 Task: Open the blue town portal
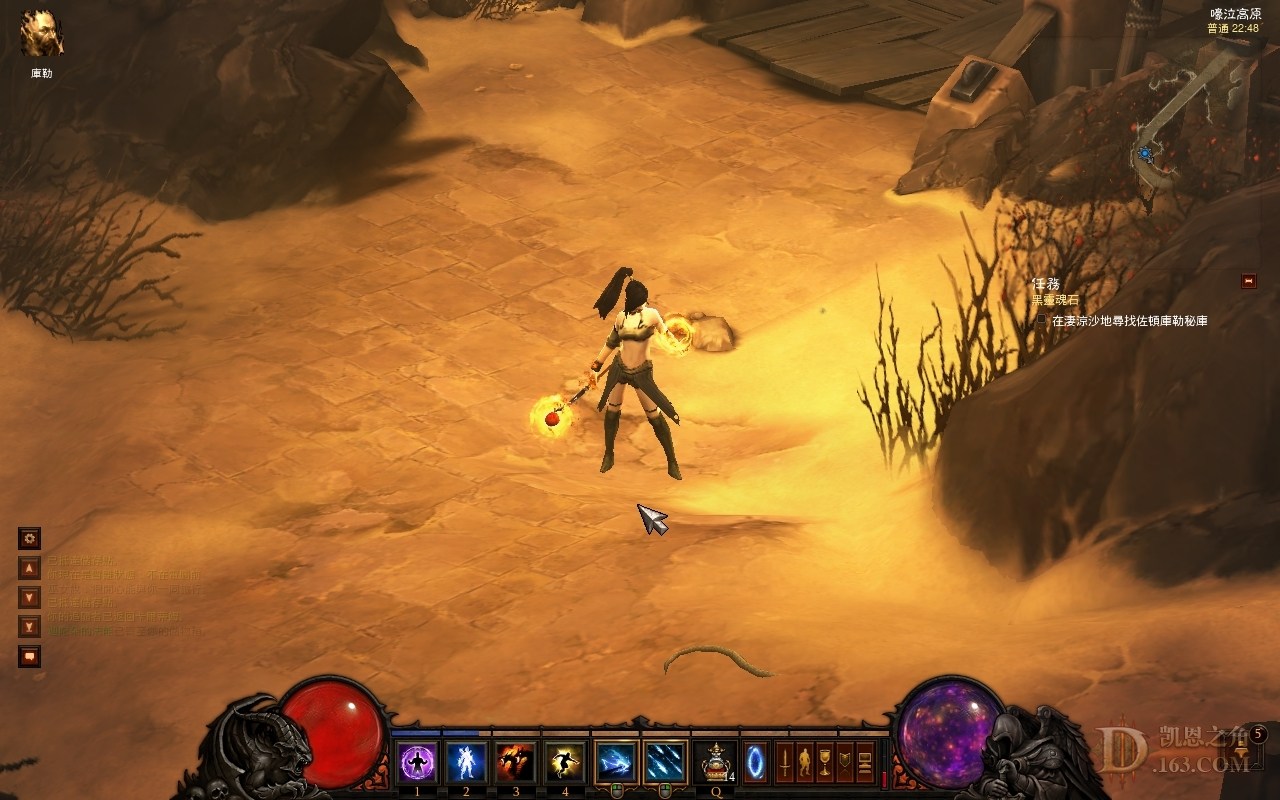(756, 762)
